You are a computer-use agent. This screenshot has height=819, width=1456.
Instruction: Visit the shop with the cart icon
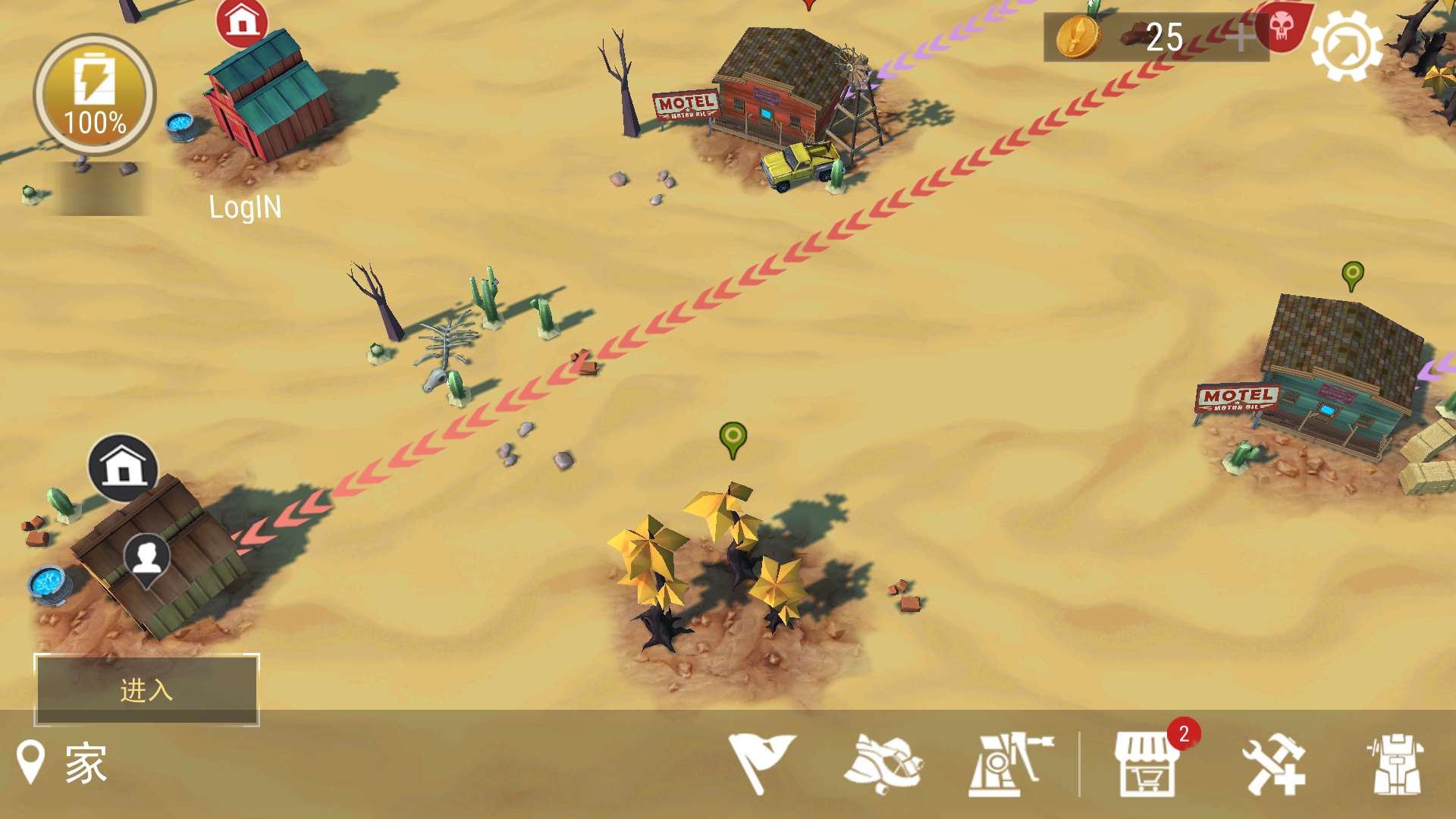point(1146,764)
